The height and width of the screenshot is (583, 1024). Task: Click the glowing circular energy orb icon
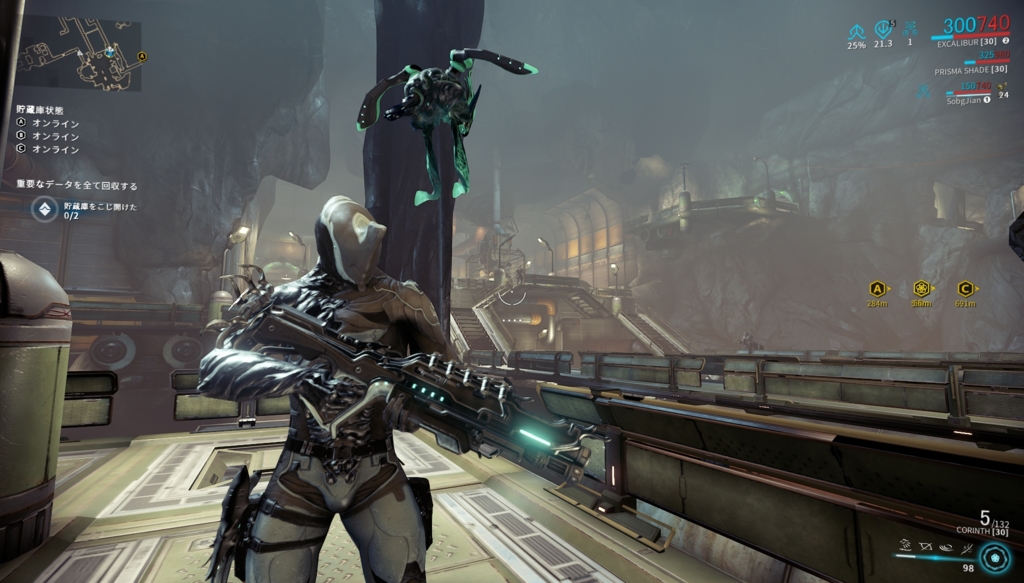click(x=995, y=556)
